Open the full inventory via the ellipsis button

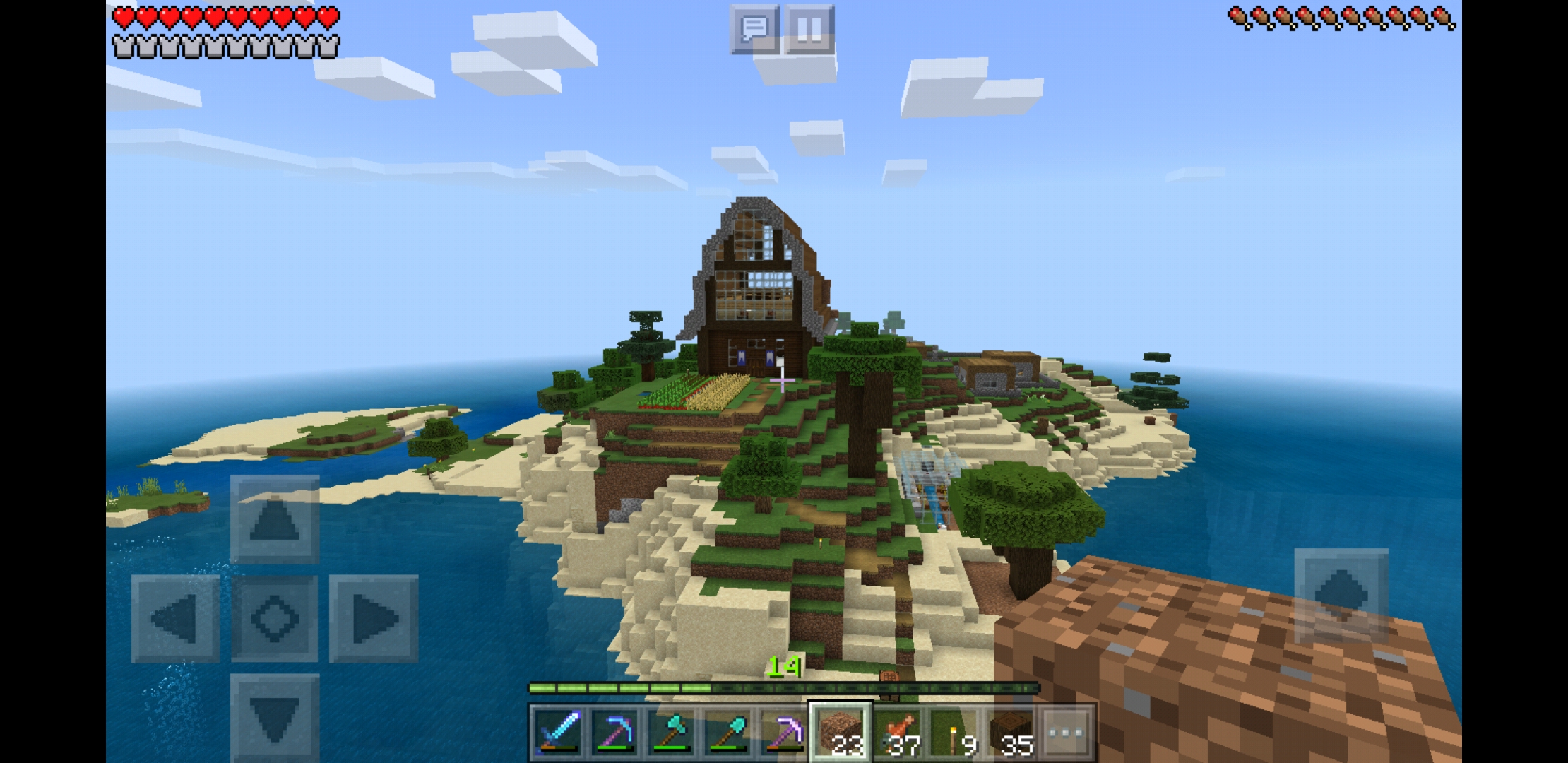[x=1069, y=733]
